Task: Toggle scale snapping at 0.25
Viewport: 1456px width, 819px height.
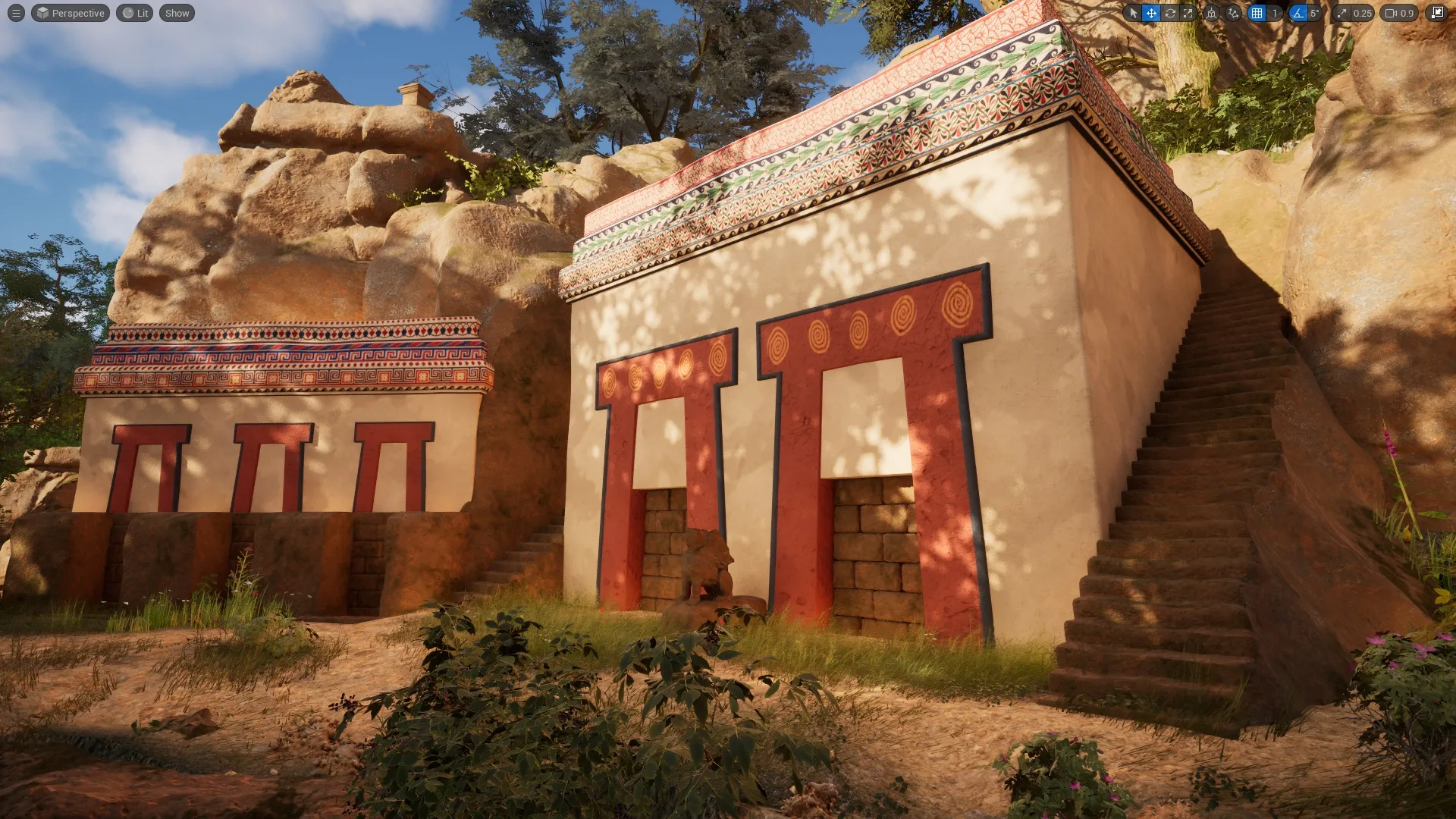Action: (x=1342, y=13)
